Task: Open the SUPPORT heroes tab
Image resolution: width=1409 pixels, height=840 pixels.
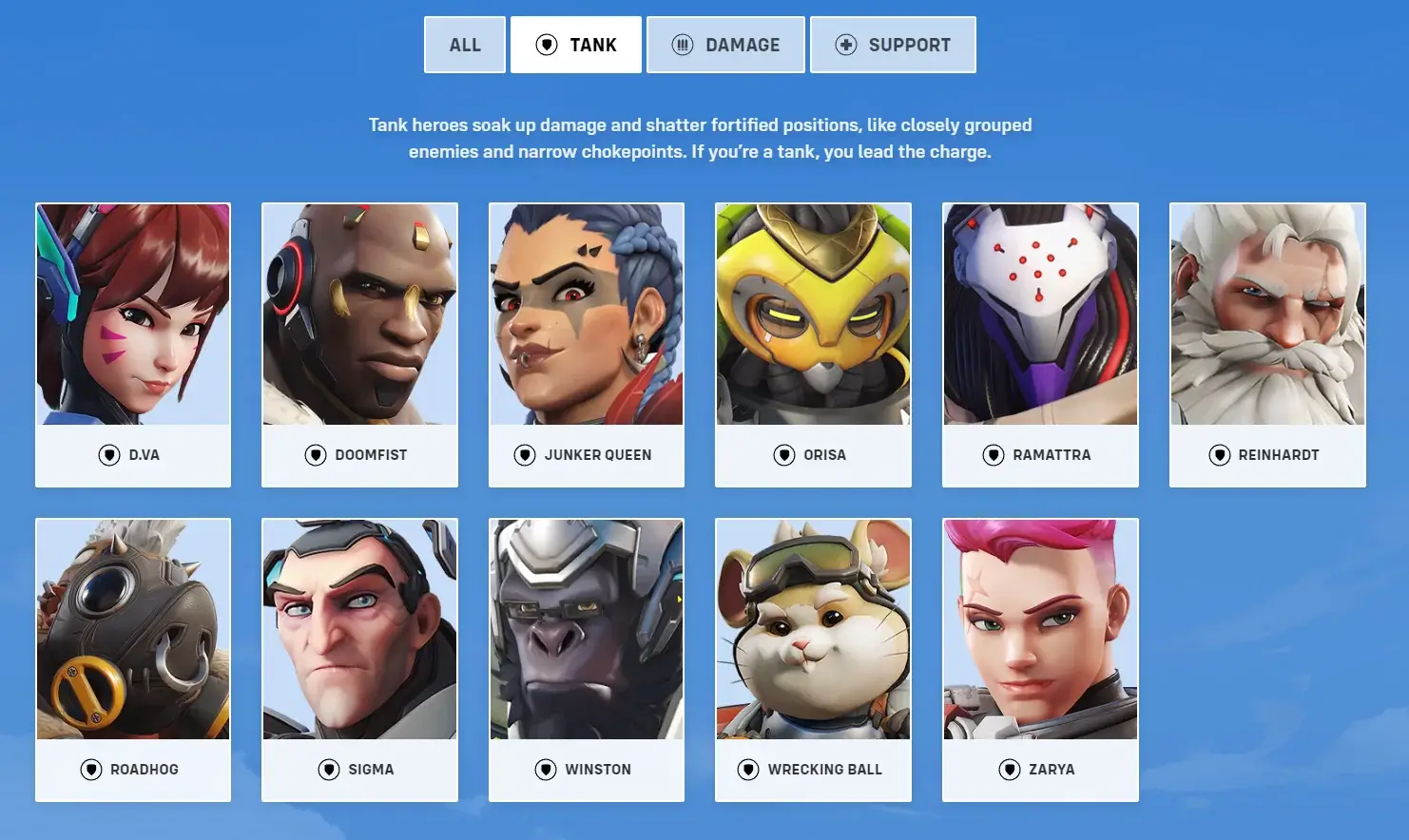Action: pos(893,44)
